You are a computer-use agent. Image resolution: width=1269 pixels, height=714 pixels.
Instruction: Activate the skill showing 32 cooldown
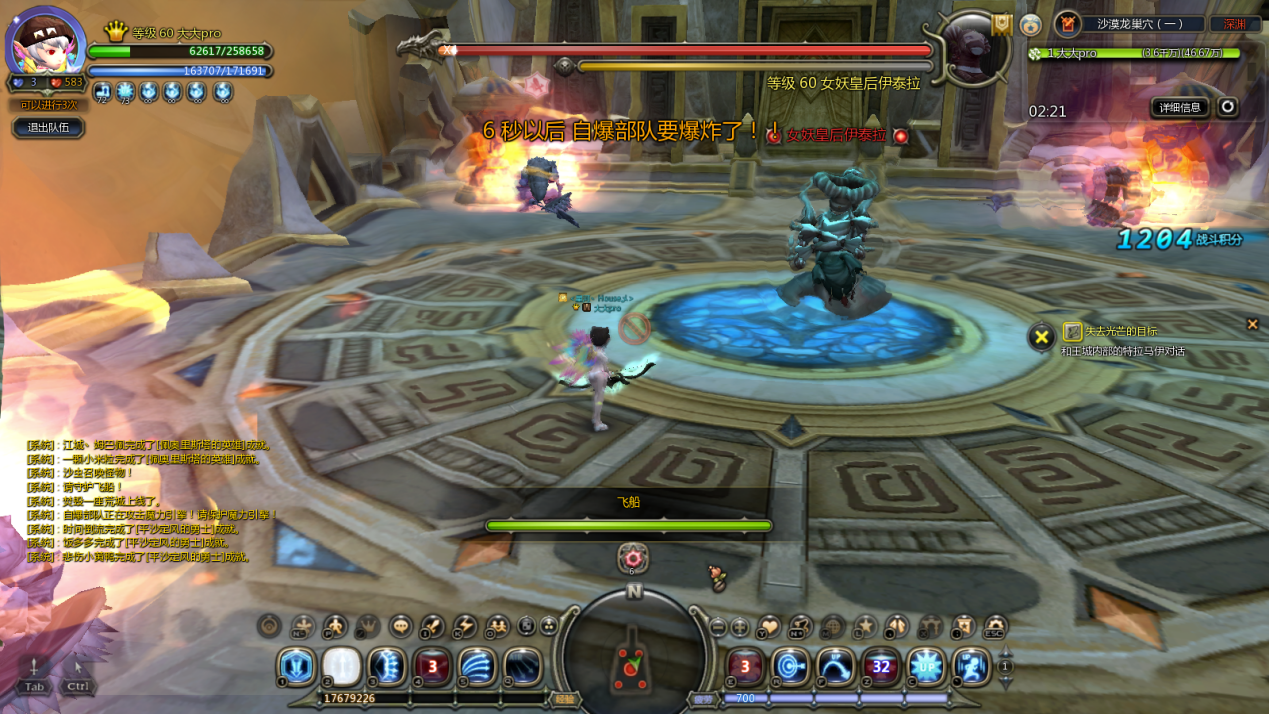[x=881, y=667]
